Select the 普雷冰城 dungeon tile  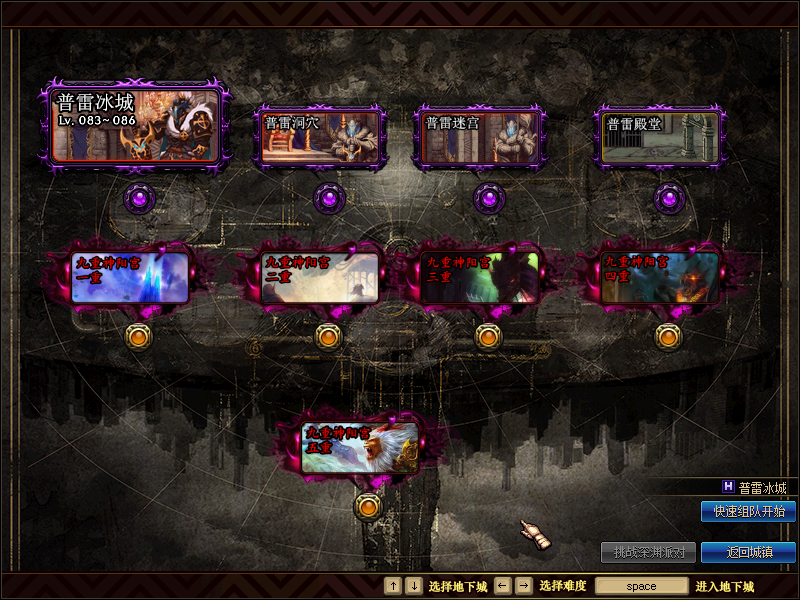(x=135, y=125)
